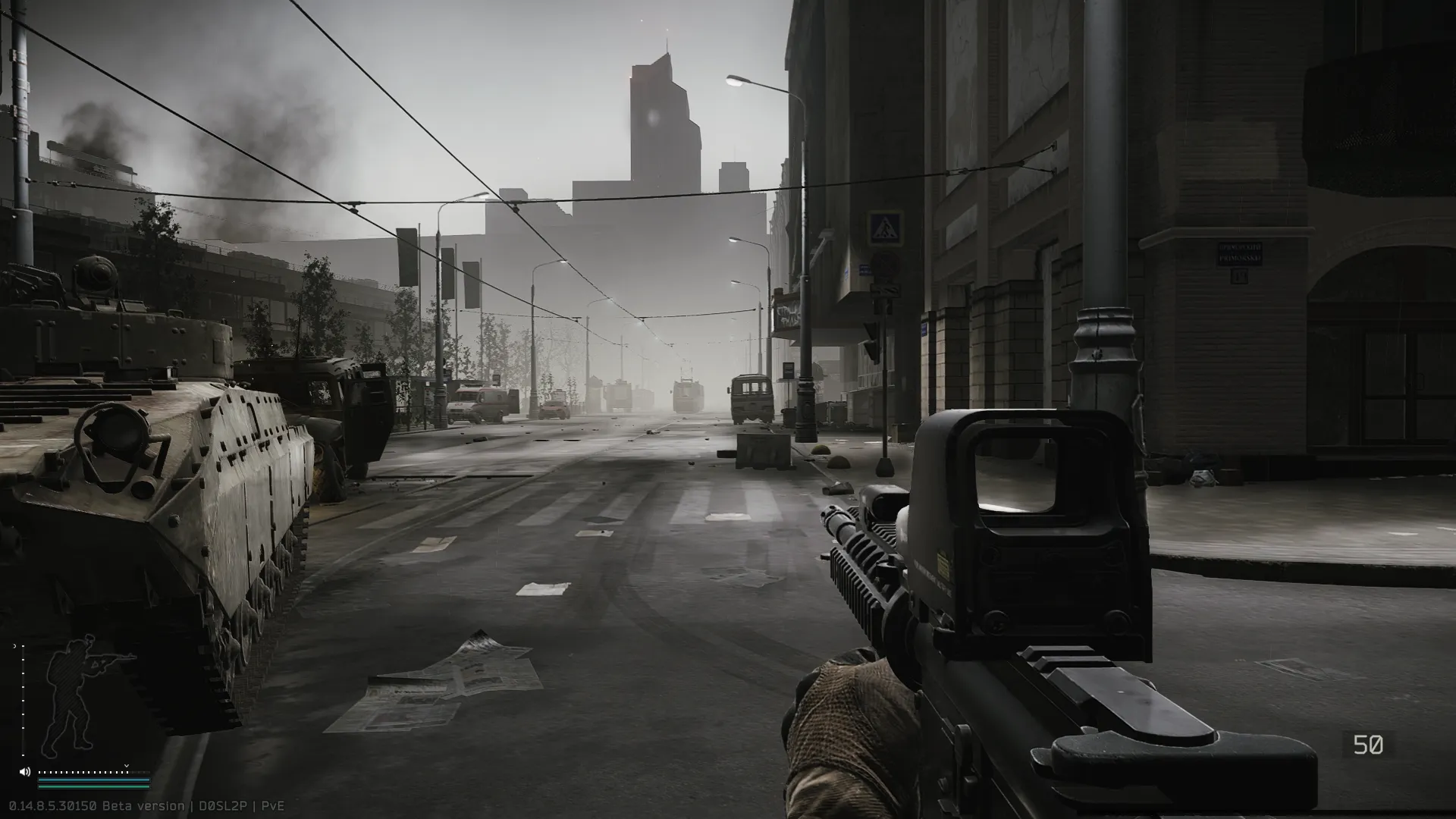Click the dotted noise meter segments
Image resolution: width=1456 pixels, height=819 pixels.
tap(80, 771)
